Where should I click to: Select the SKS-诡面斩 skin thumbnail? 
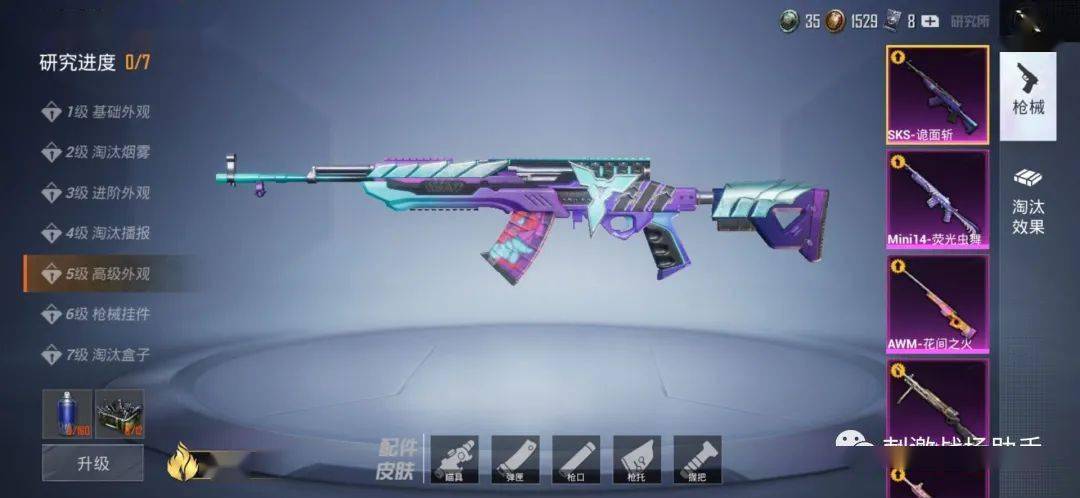point(937,95)
